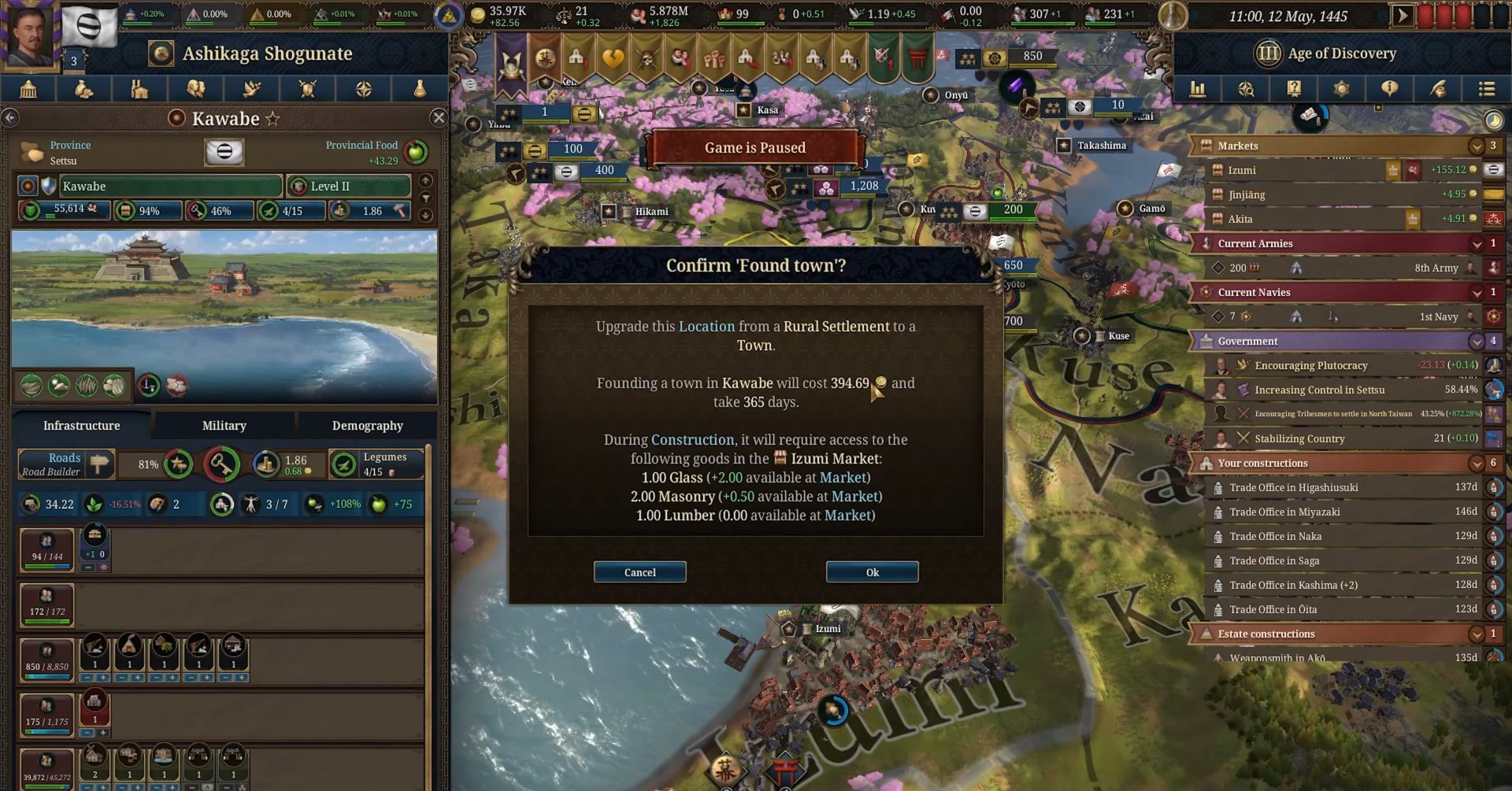Click the Kawabe favorite star
The width and height of the screenshot is (1512, 791).
(x=273, y=118)
